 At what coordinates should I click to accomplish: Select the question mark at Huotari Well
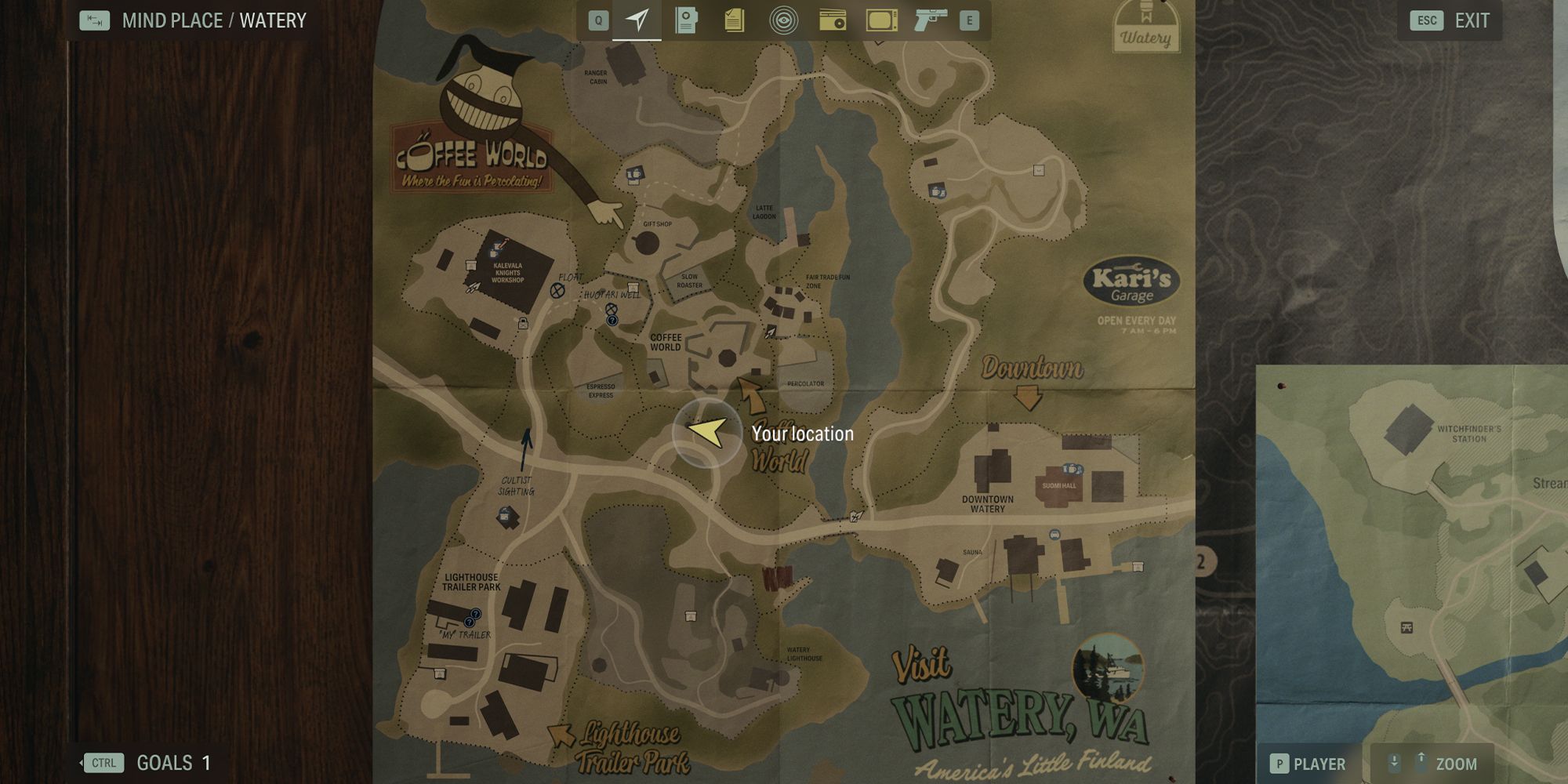pos(612,321)
